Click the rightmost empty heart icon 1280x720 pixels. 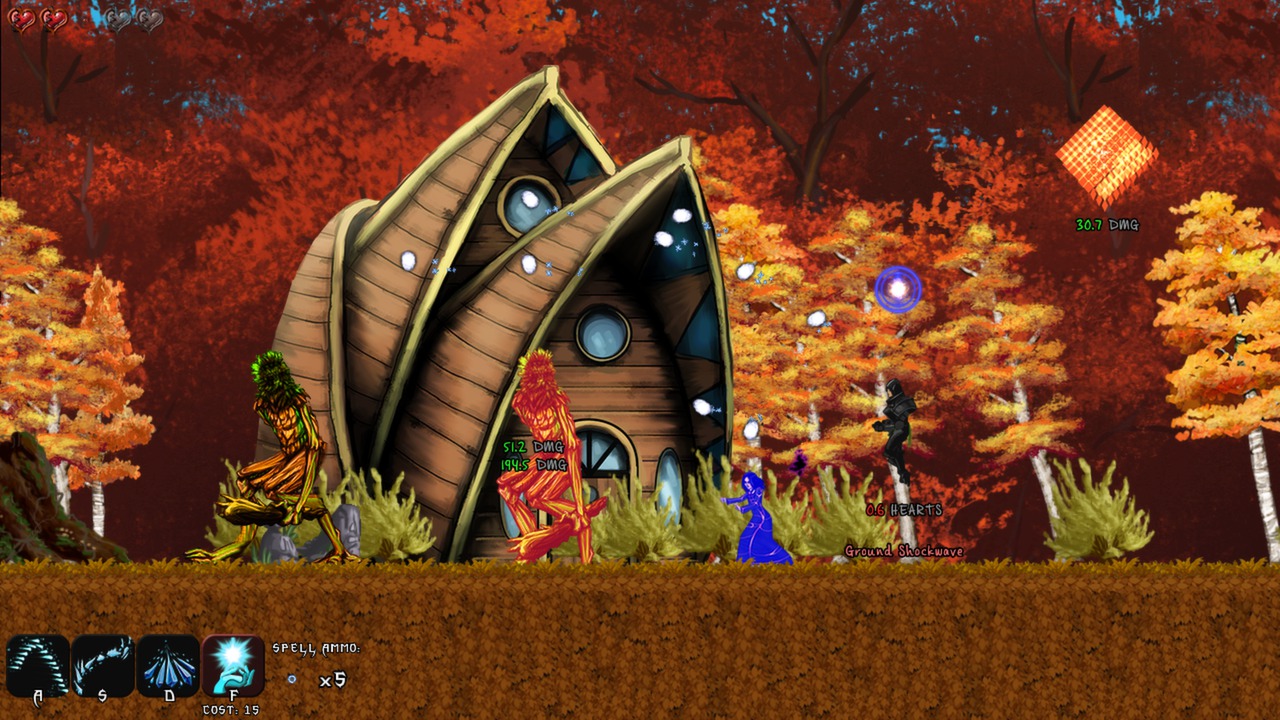150,20
